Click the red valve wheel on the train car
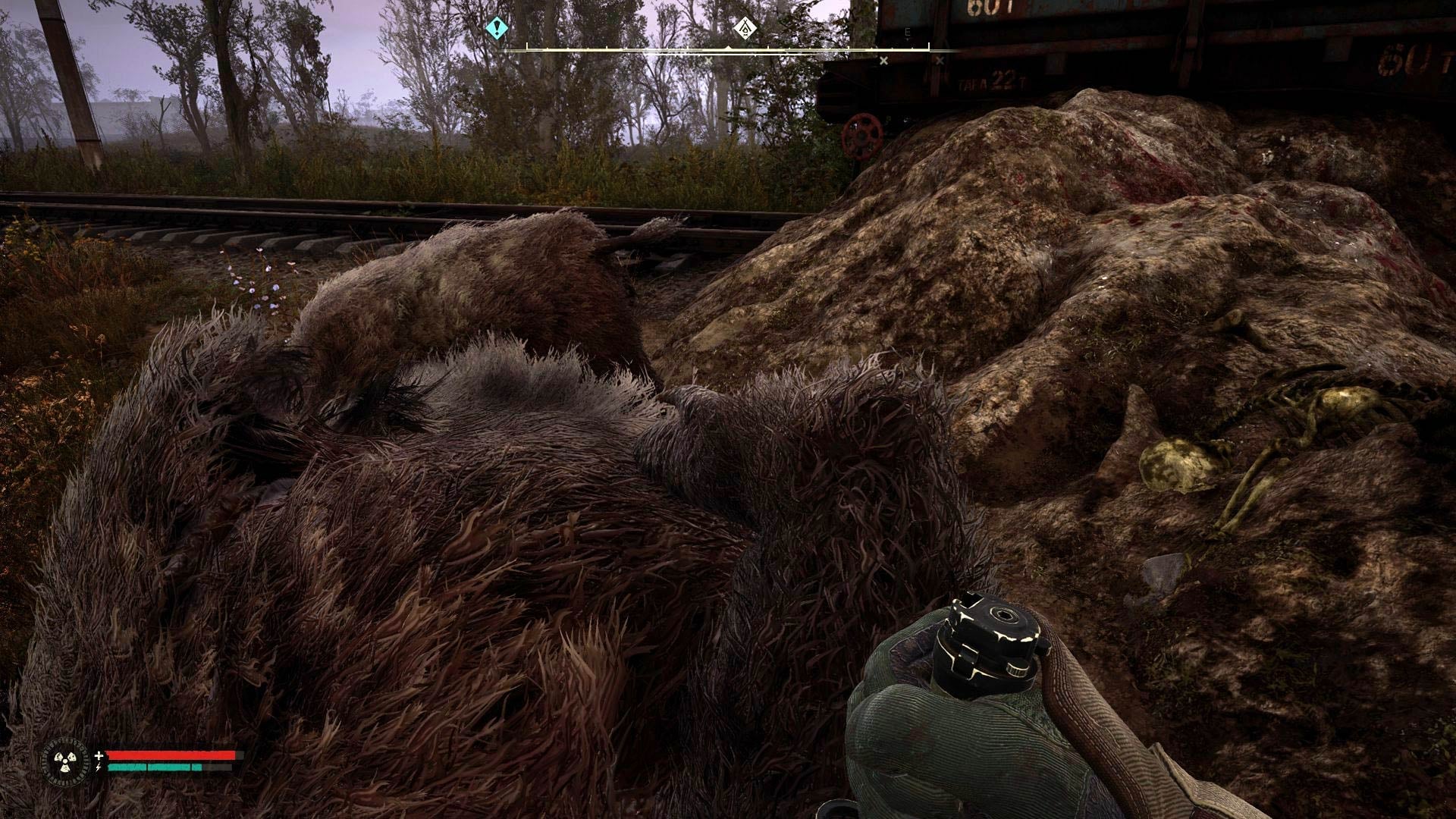The width and height of the screenshot is (1456, 819). point(861,136)
